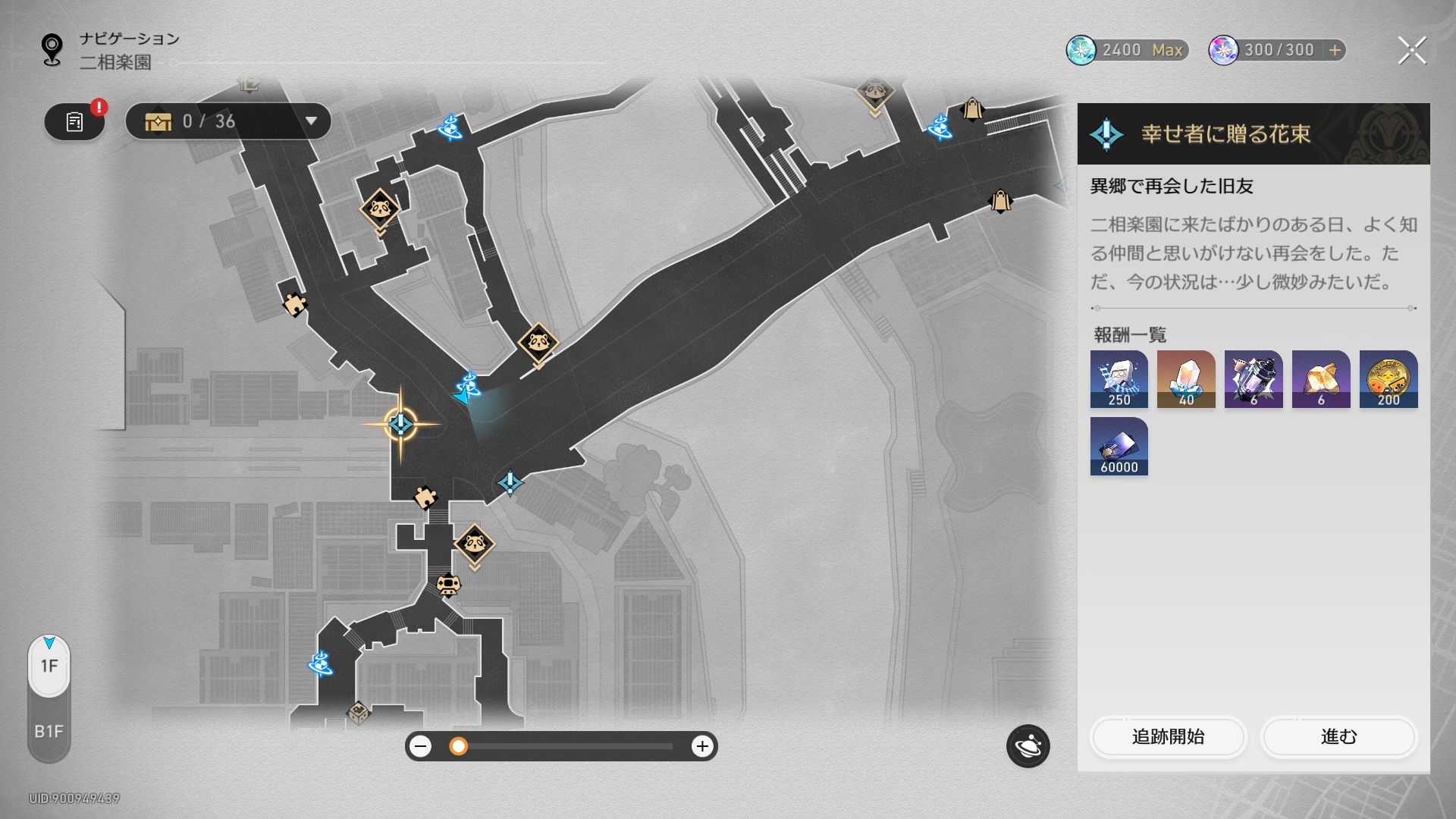Select the tracked quest marker with golden crosshair

pos(400,424)
